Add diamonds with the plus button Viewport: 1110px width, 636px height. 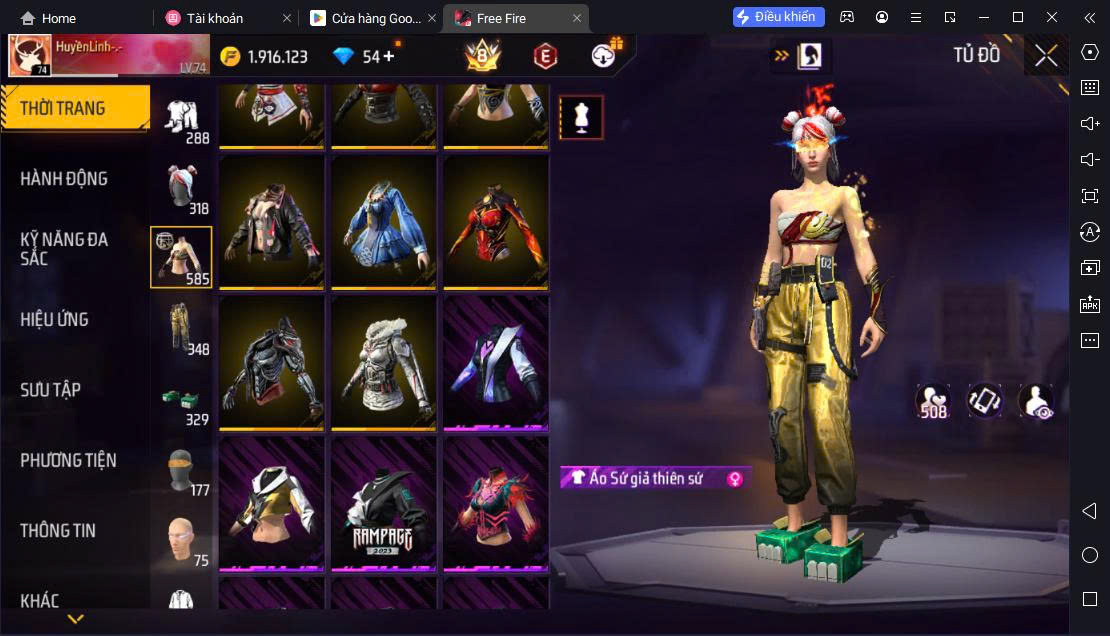pyautogui.click(x=389, y=56)
